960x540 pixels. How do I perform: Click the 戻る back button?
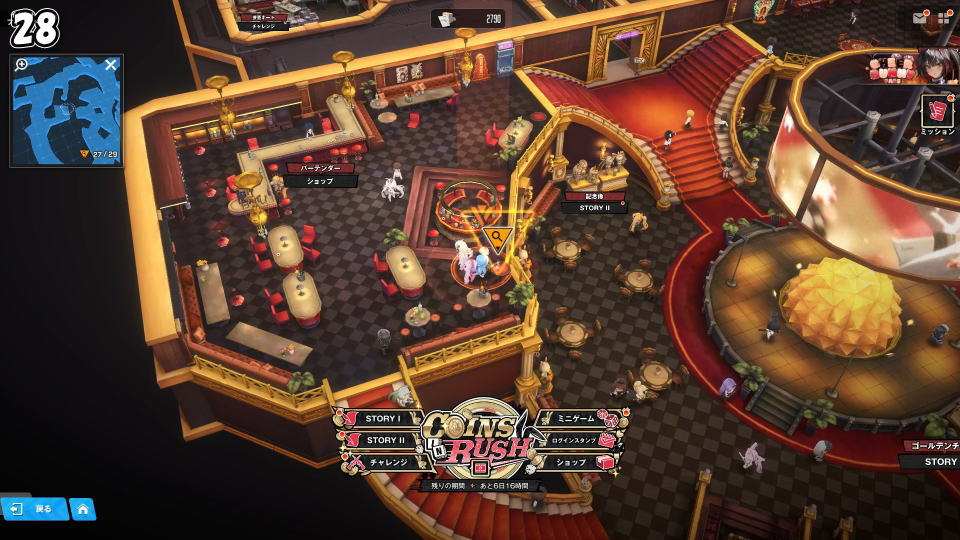coord(34,509)
